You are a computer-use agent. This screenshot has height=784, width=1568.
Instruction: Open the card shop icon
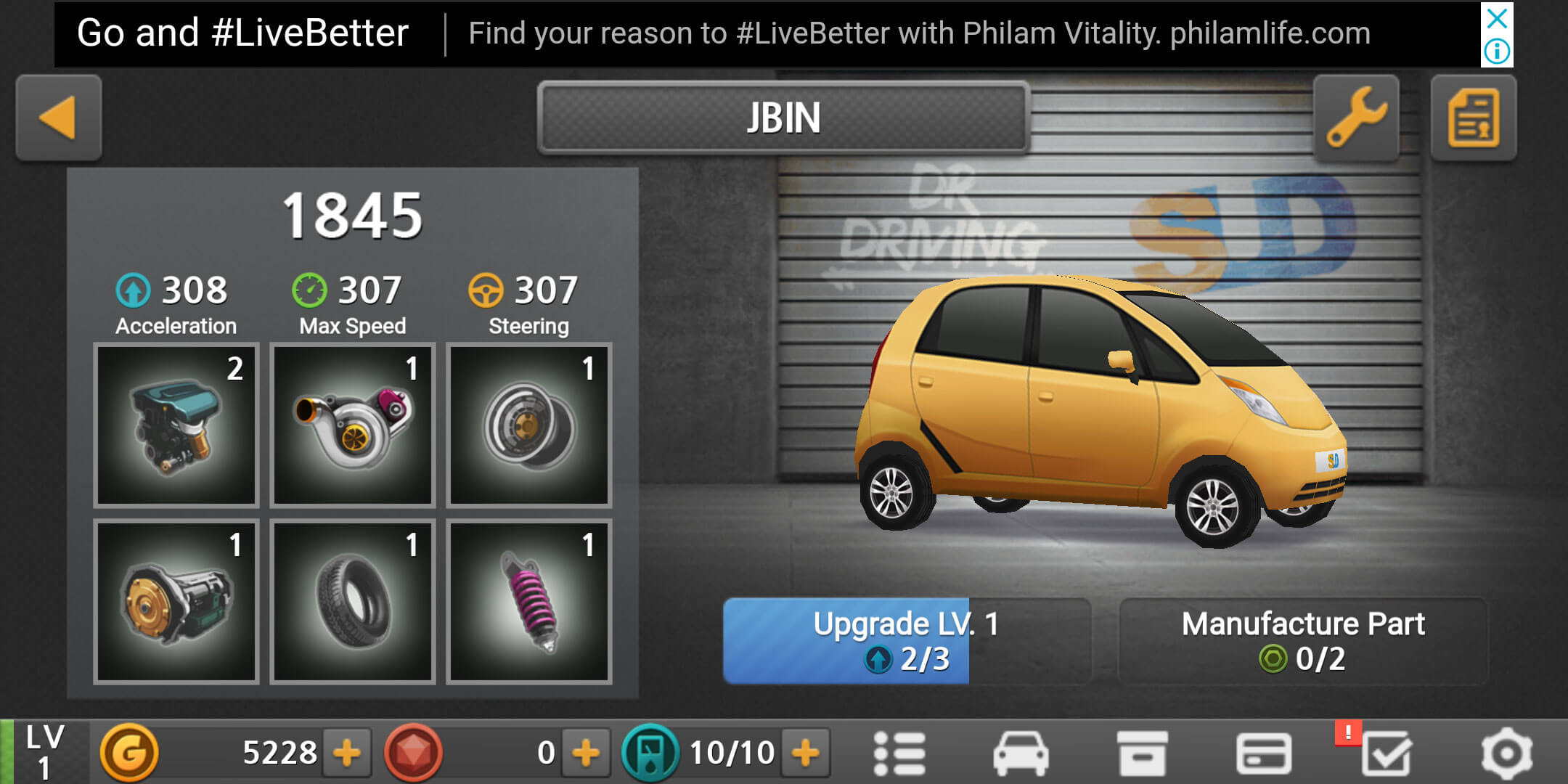point(1263,753)
